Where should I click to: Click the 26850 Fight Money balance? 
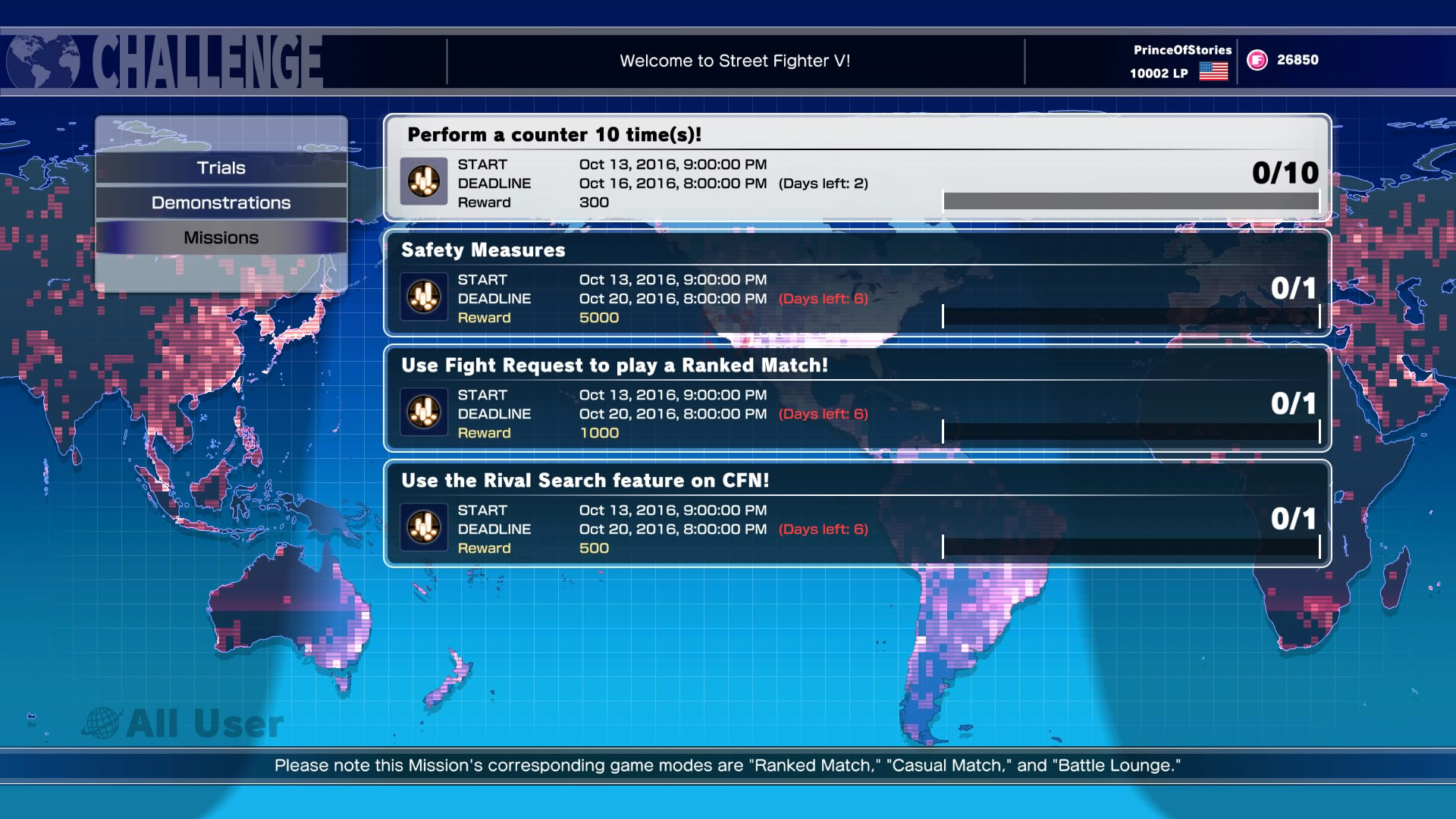[x=1298, y=59]
